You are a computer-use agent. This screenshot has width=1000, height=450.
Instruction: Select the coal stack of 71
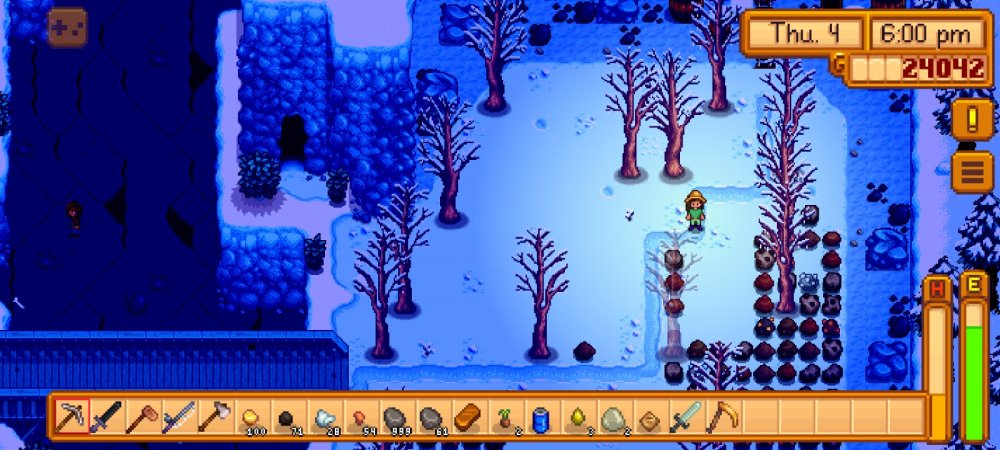coord(285,416)
